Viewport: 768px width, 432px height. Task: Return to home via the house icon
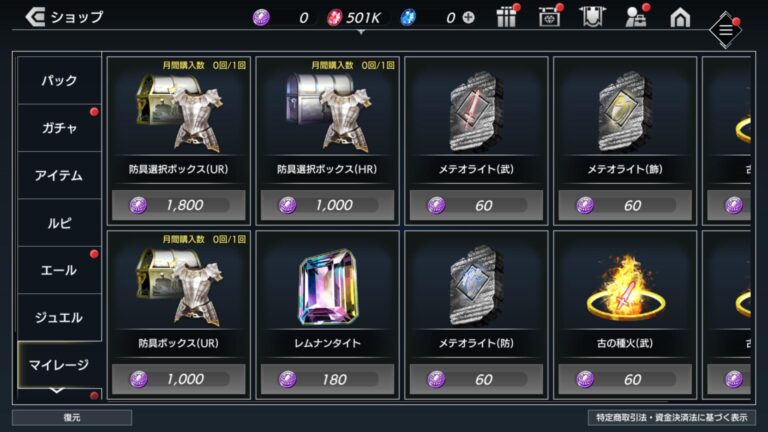coord(680,17)
